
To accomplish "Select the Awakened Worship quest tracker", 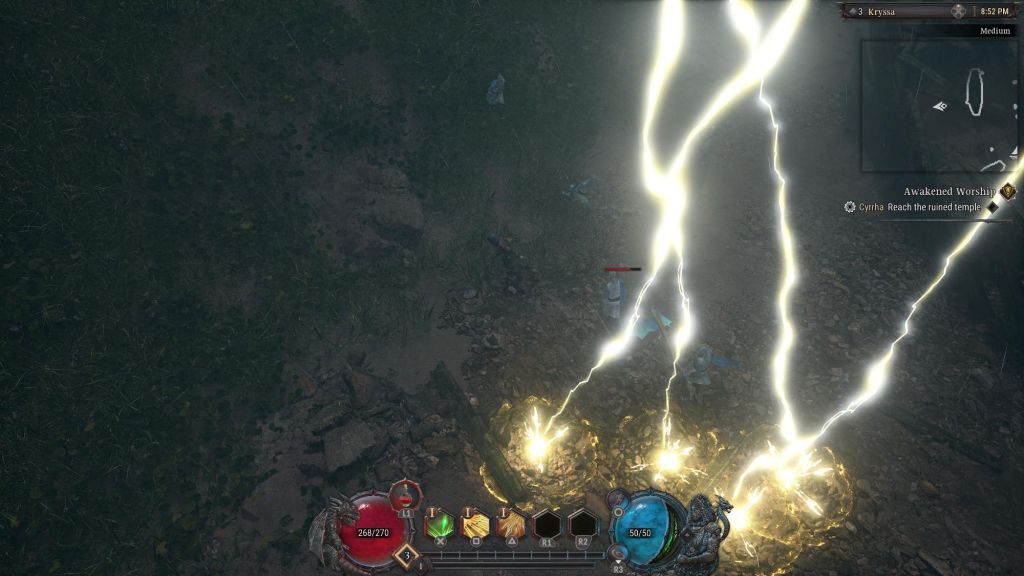I will click(x=949, y=191).
